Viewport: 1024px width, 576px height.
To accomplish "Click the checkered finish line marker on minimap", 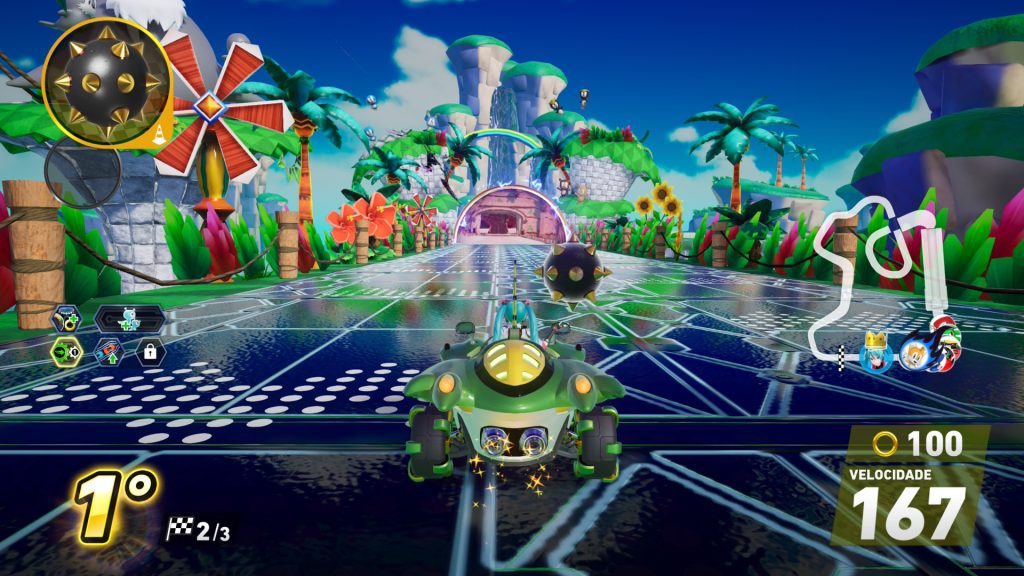I will 843,356.
